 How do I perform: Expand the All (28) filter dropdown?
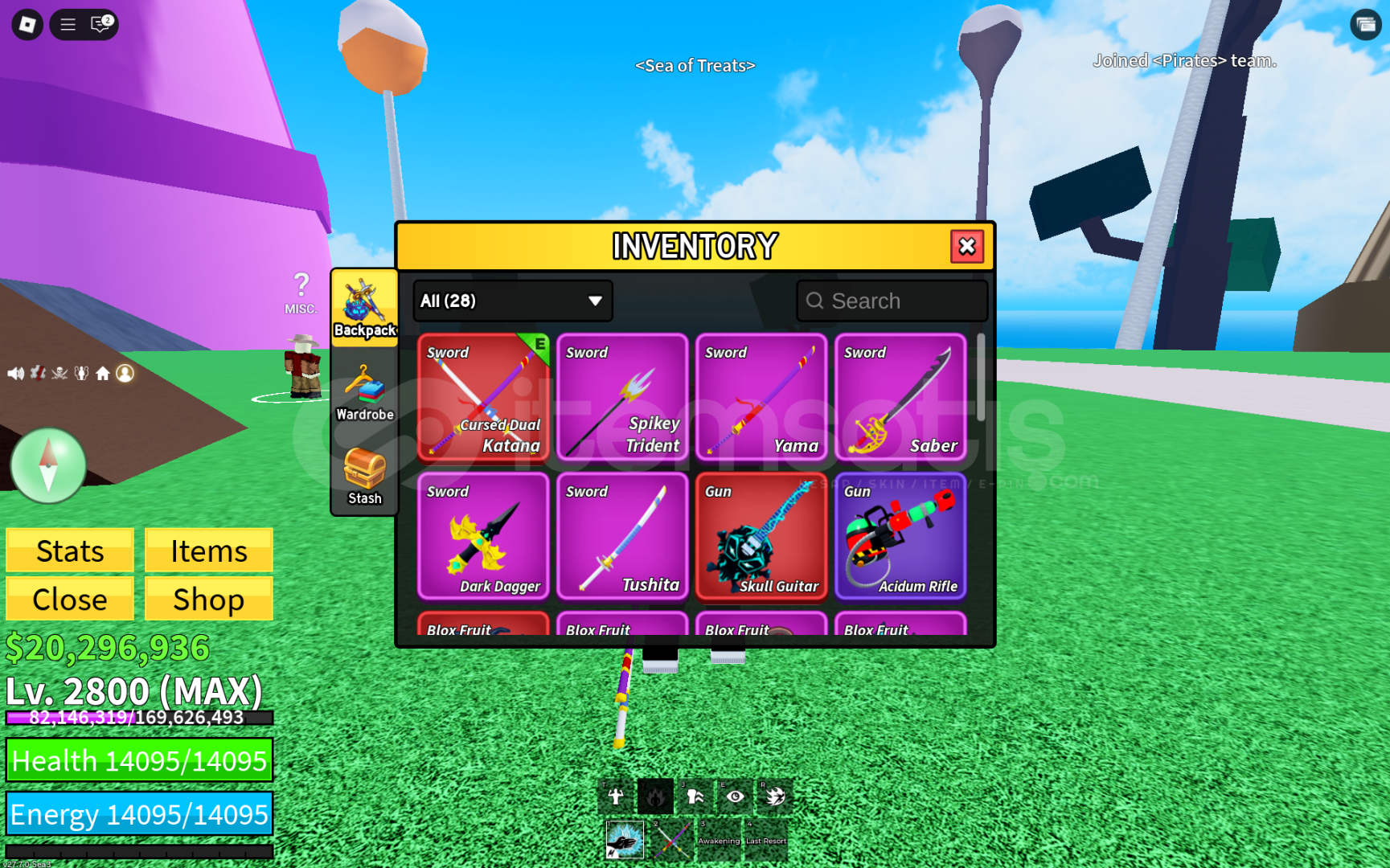pos(512,301)
